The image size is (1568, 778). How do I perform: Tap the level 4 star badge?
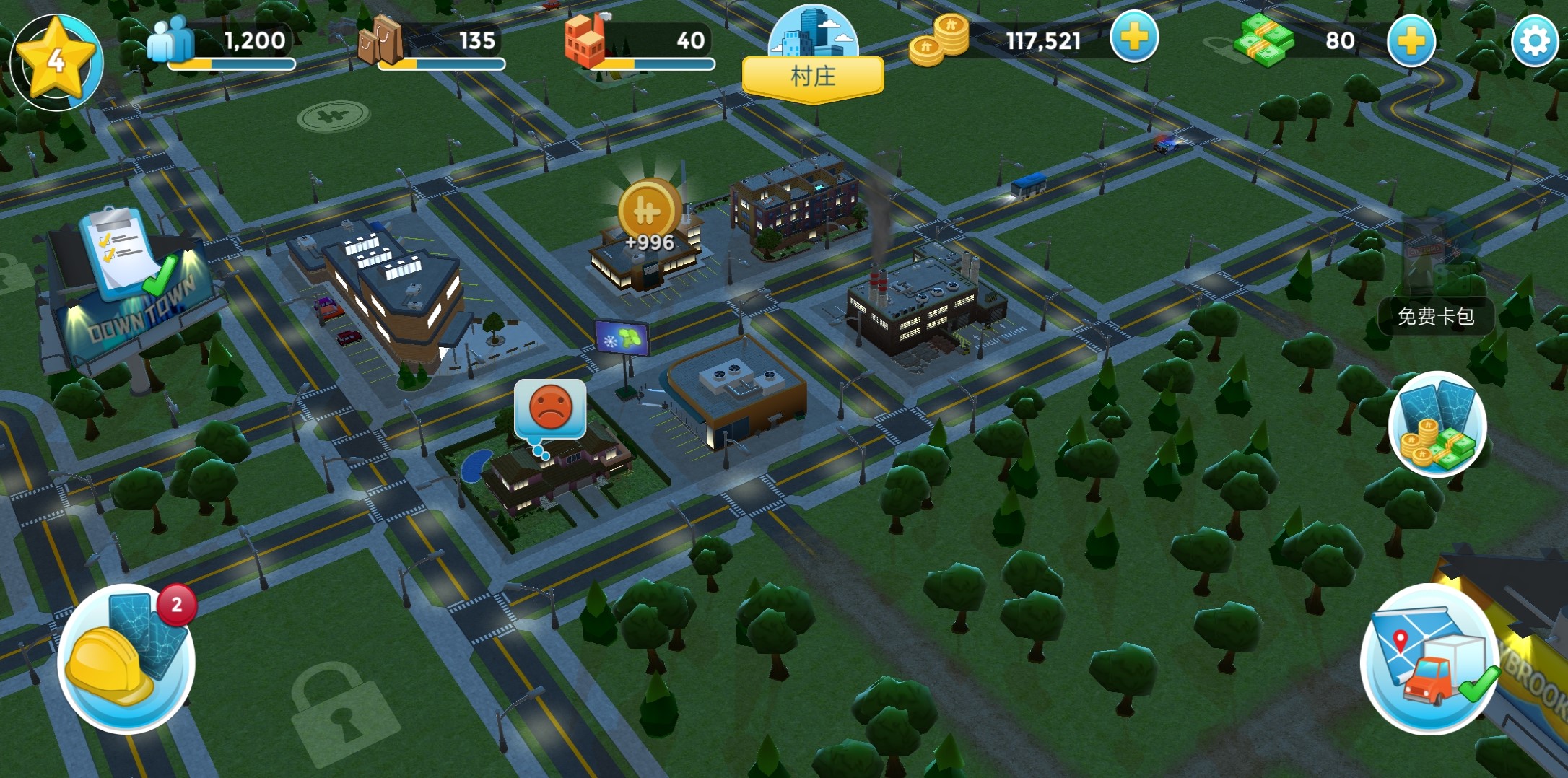(56, 61)
